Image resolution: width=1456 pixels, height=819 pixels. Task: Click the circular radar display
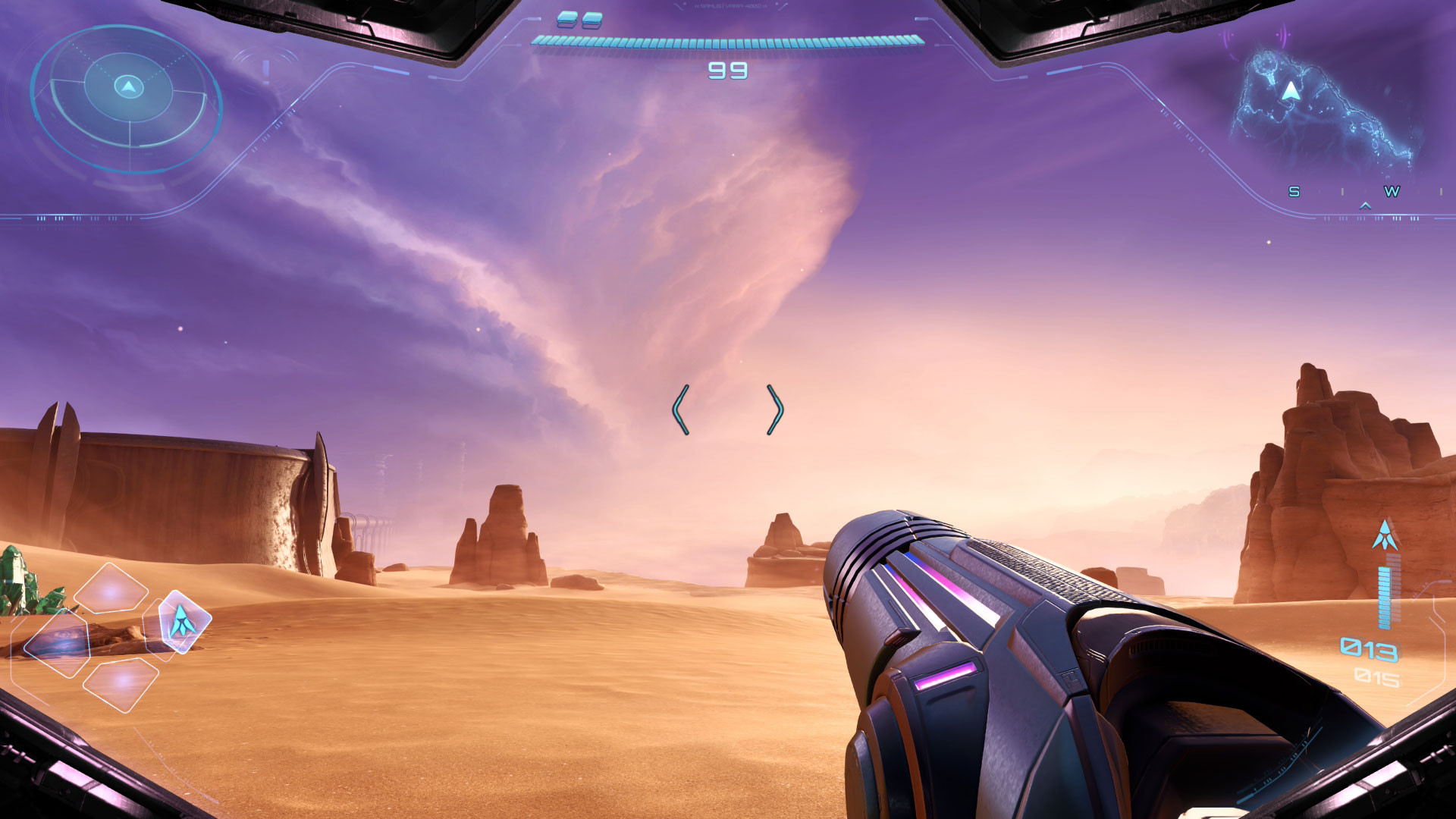click(x=127, y=99)
